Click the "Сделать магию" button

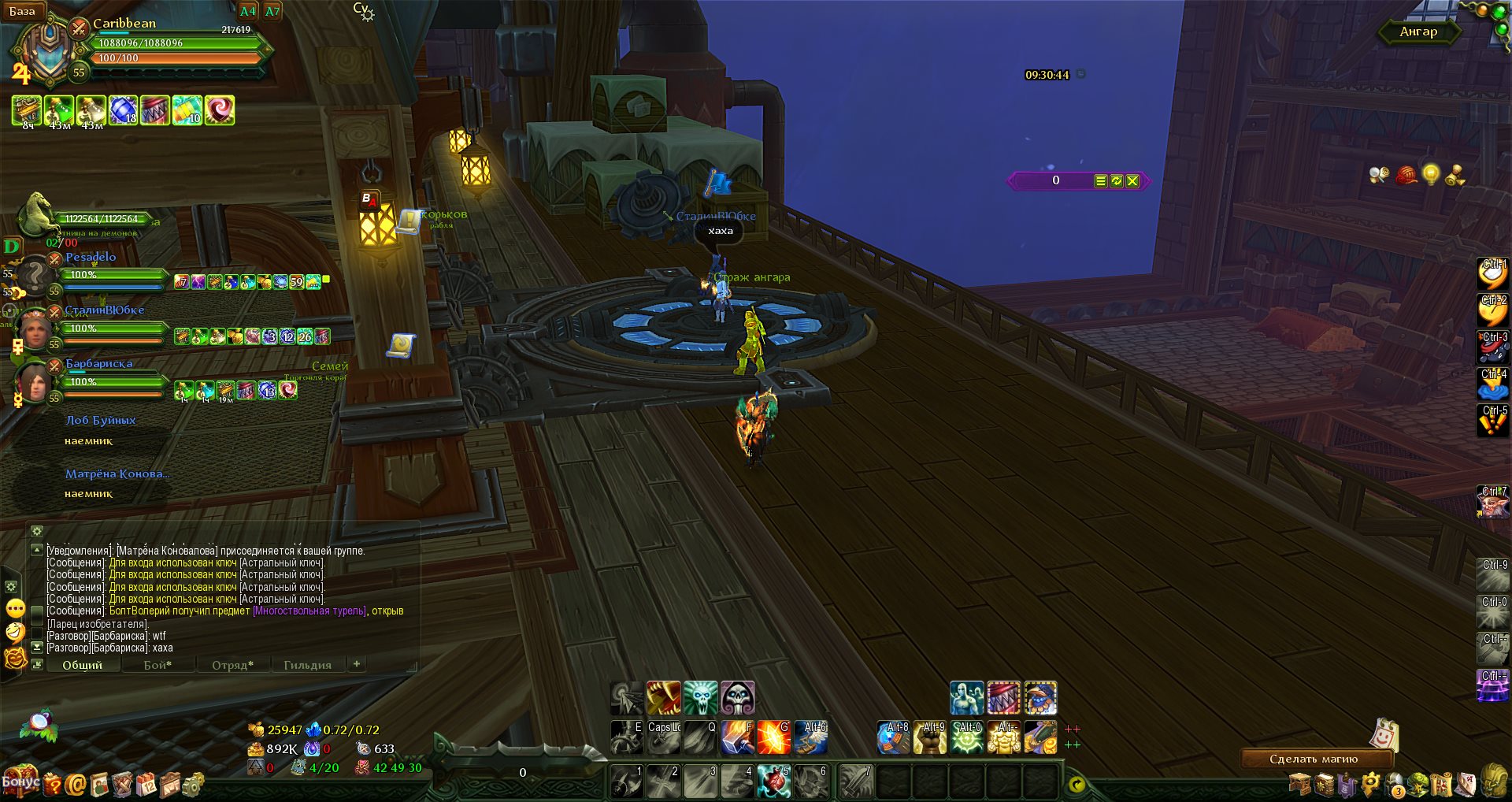1313,759
